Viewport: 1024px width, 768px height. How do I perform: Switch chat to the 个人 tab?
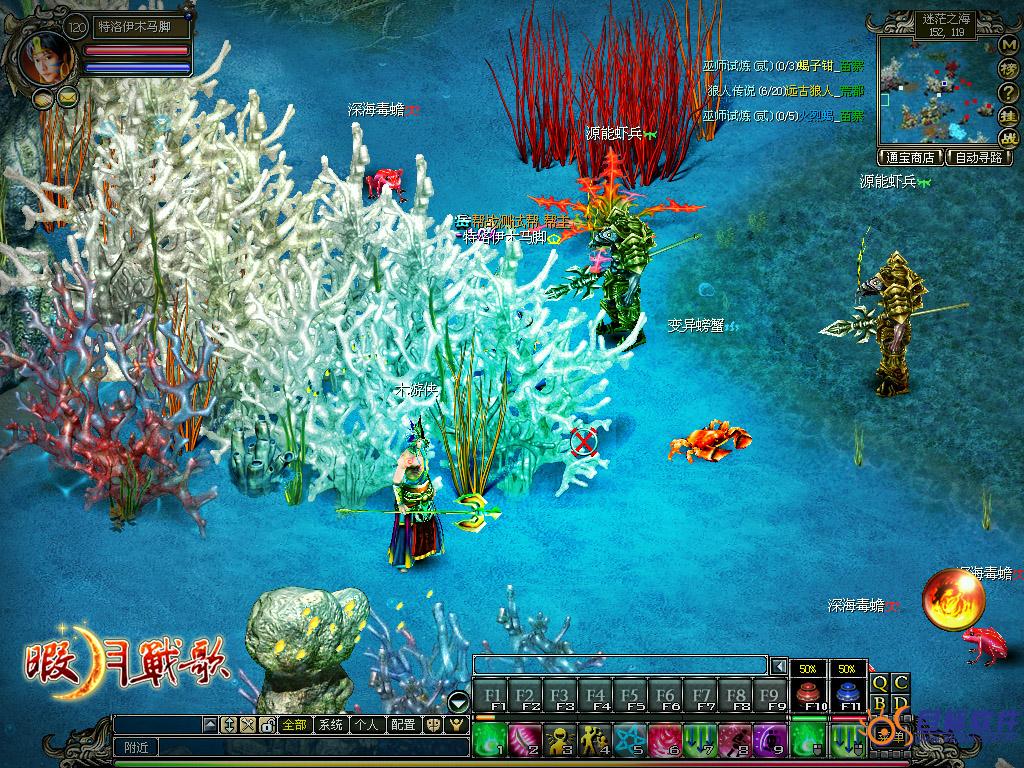366,725
